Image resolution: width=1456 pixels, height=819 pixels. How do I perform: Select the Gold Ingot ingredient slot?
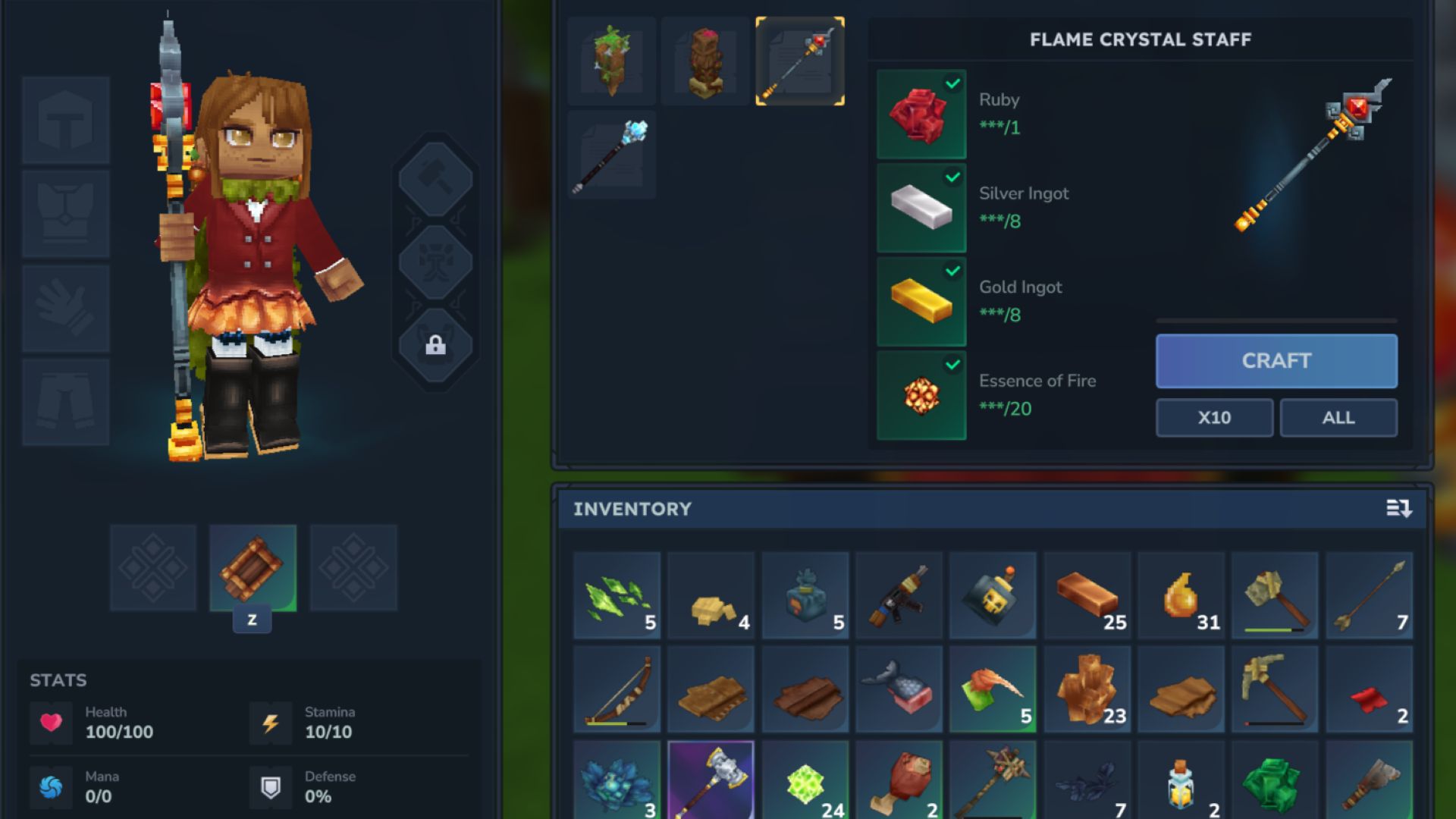[921, 302]
